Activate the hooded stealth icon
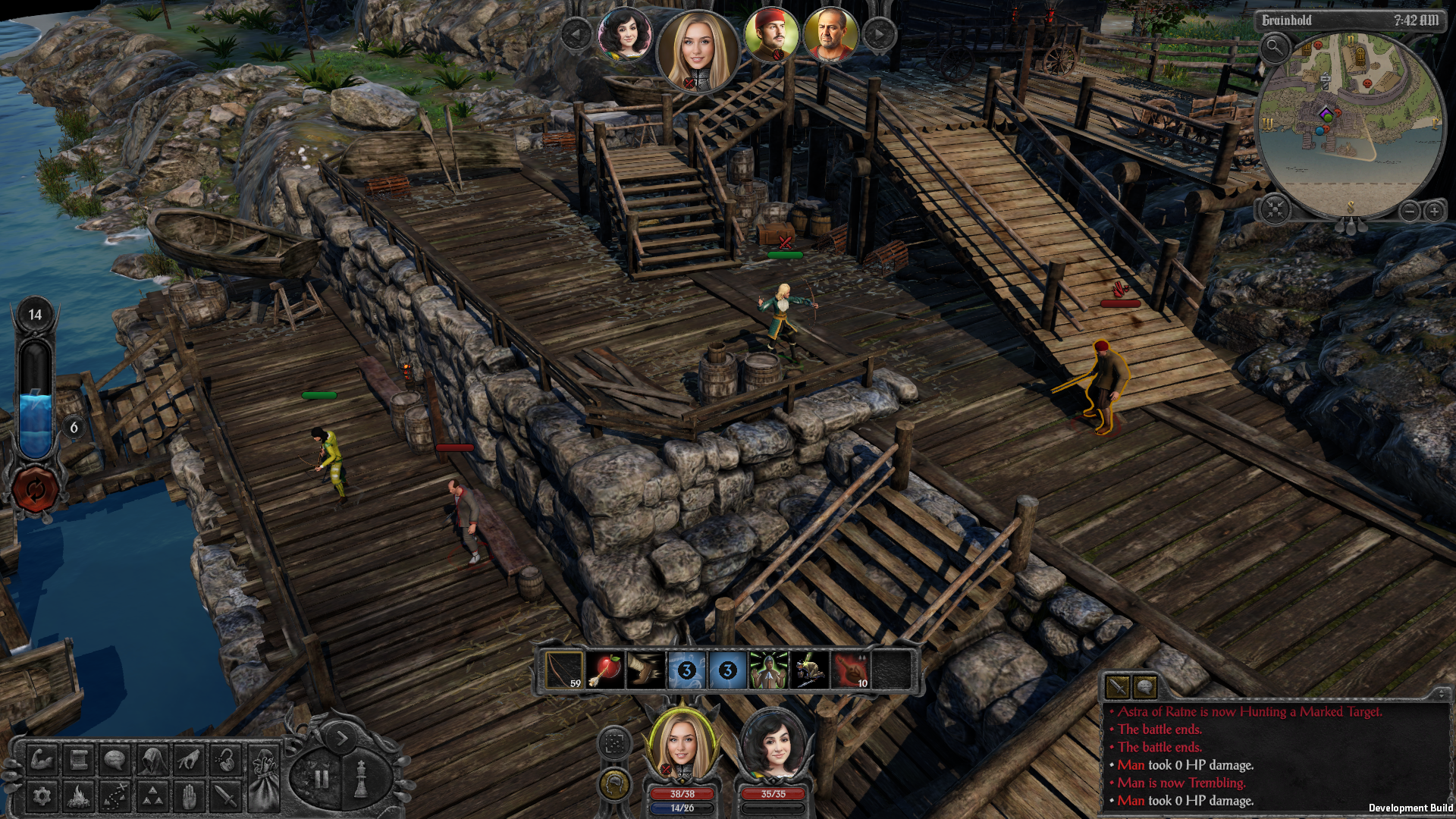1456x819 pixels. pos(152,759)
